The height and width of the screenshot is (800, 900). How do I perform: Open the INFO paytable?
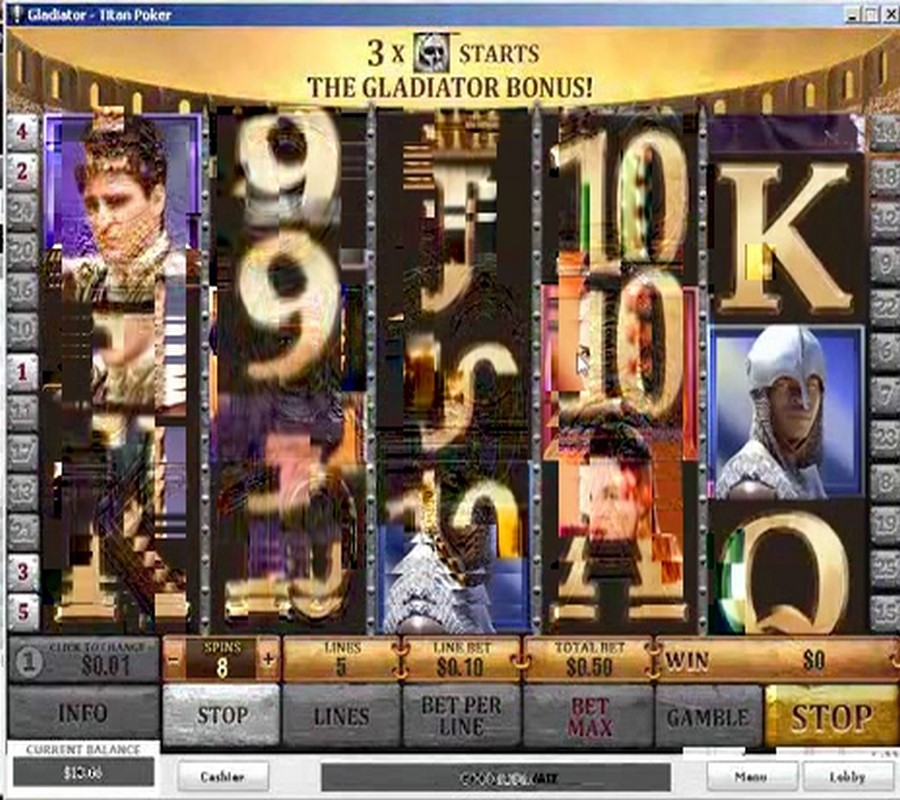82,715
